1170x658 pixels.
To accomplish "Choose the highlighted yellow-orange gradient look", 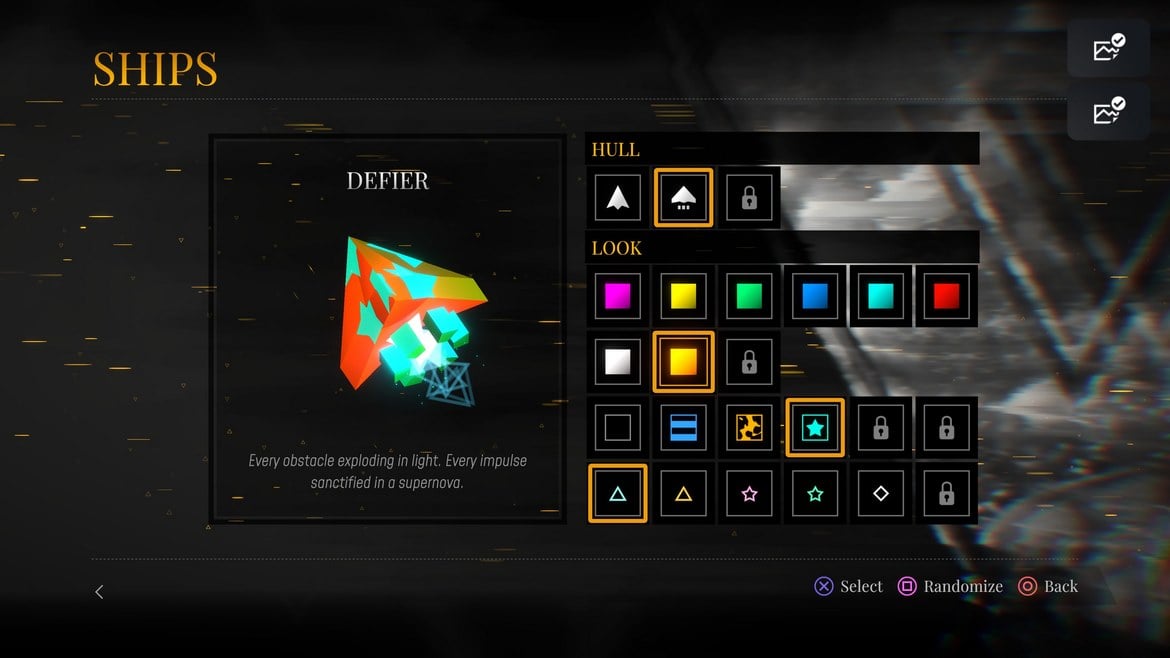I will (x=683, y=361).
